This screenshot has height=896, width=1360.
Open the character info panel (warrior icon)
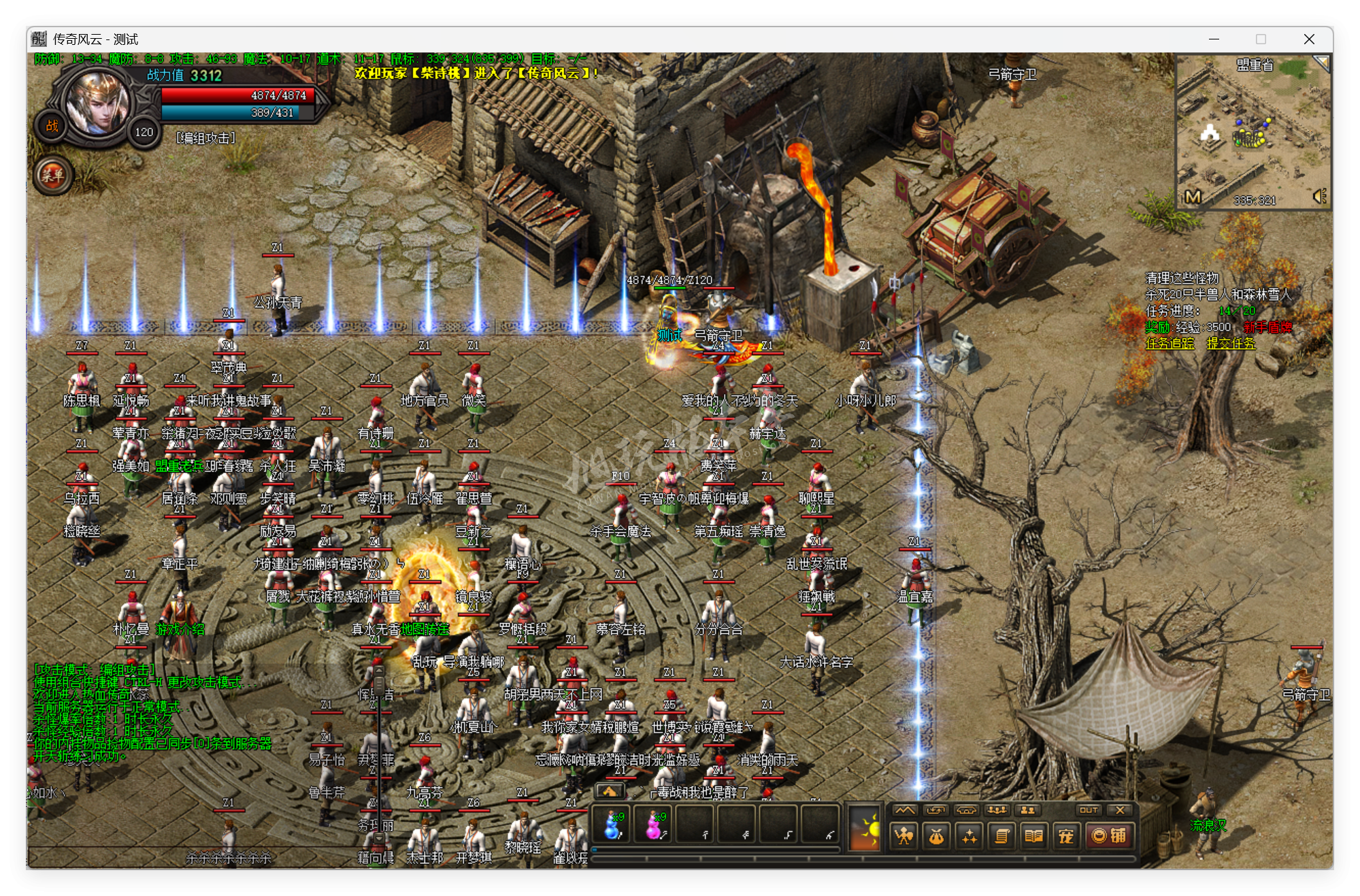pos(904,837)
